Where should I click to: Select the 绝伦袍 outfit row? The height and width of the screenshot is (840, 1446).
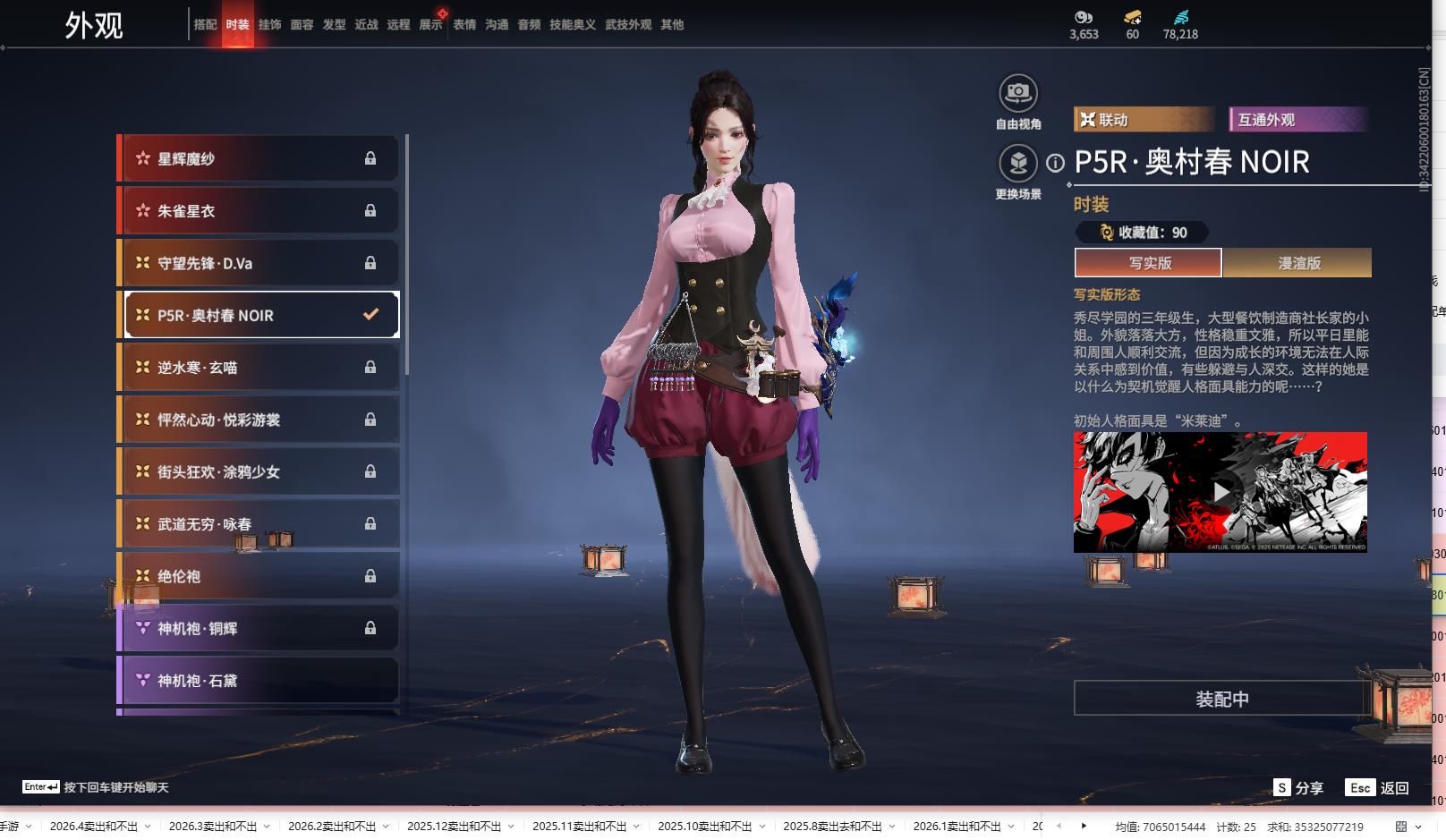259,577
